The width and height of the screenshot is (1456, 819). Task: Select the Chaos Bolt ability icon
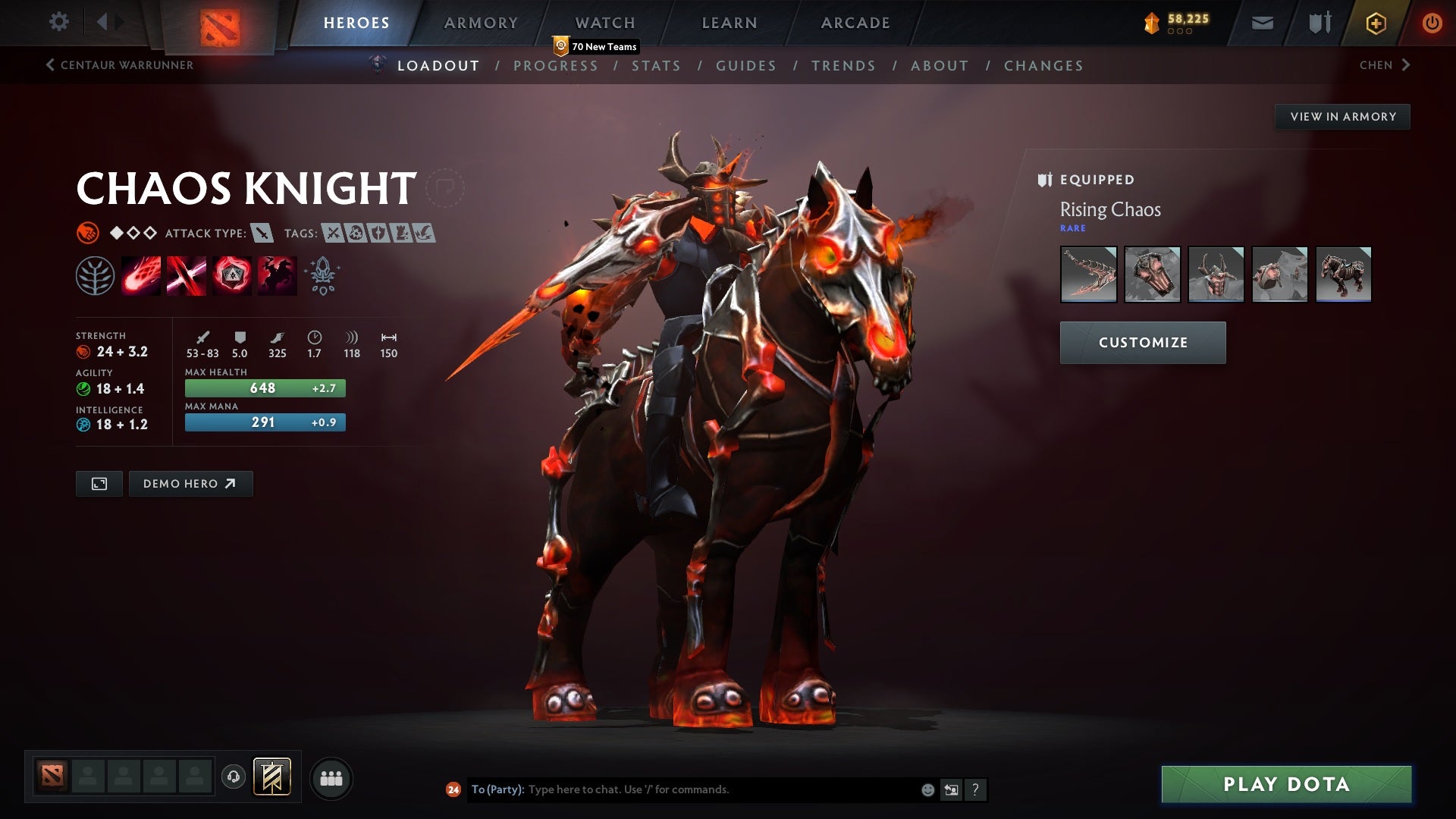point(141,275)
